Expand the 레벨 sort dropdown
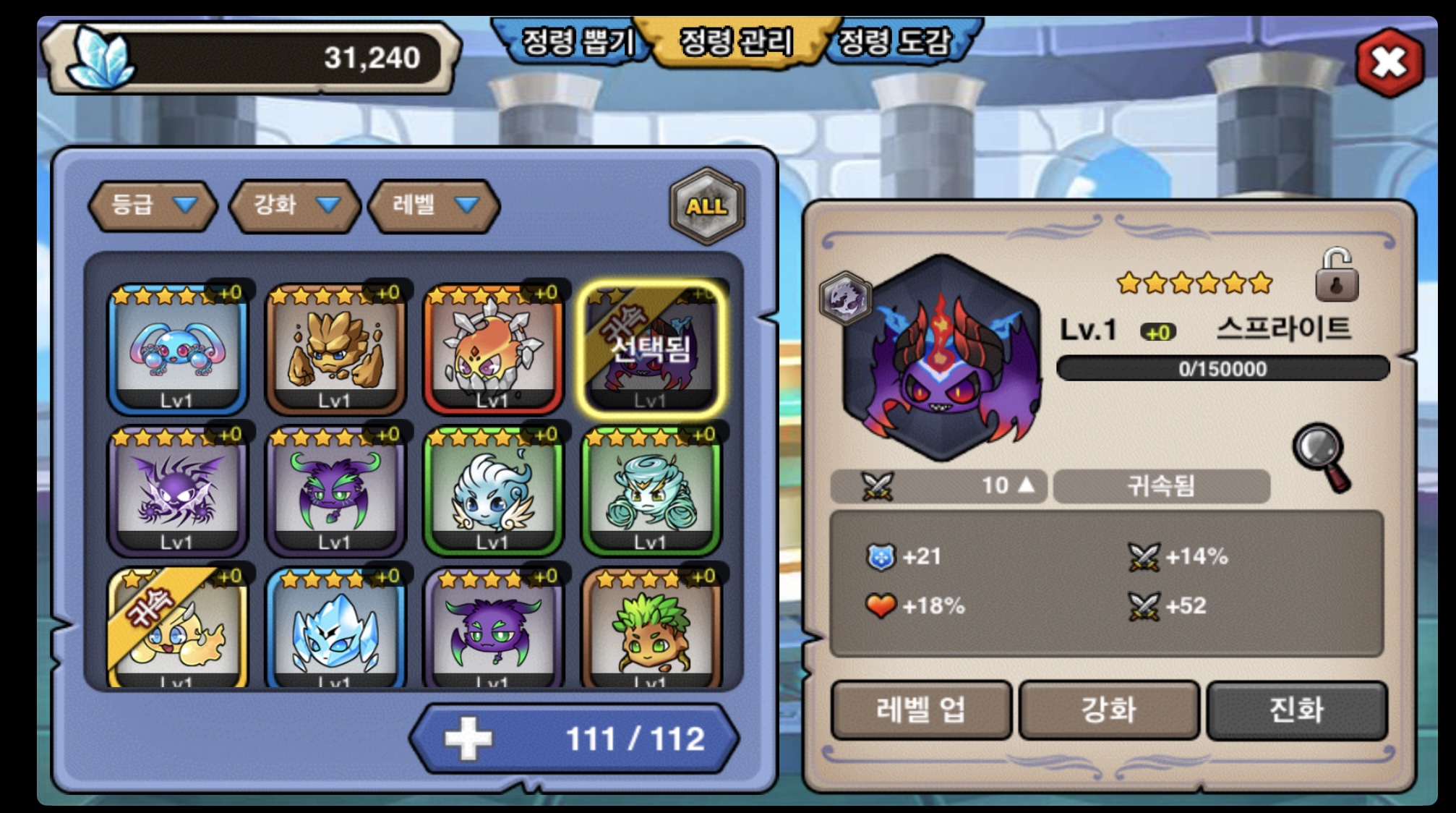 (x=434, y=205)
